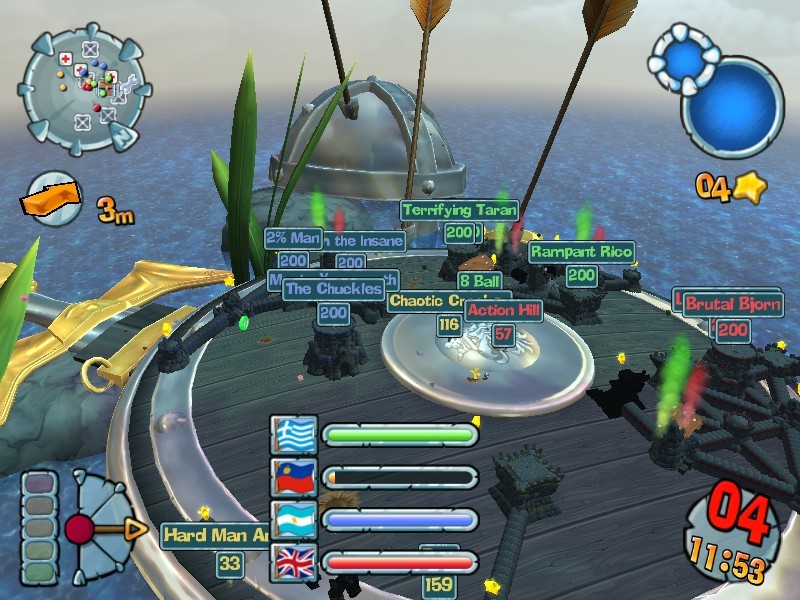Click the circular radar minimap
Screen dimensions: 800x600
pyautogui.click(x=85, y=89)
